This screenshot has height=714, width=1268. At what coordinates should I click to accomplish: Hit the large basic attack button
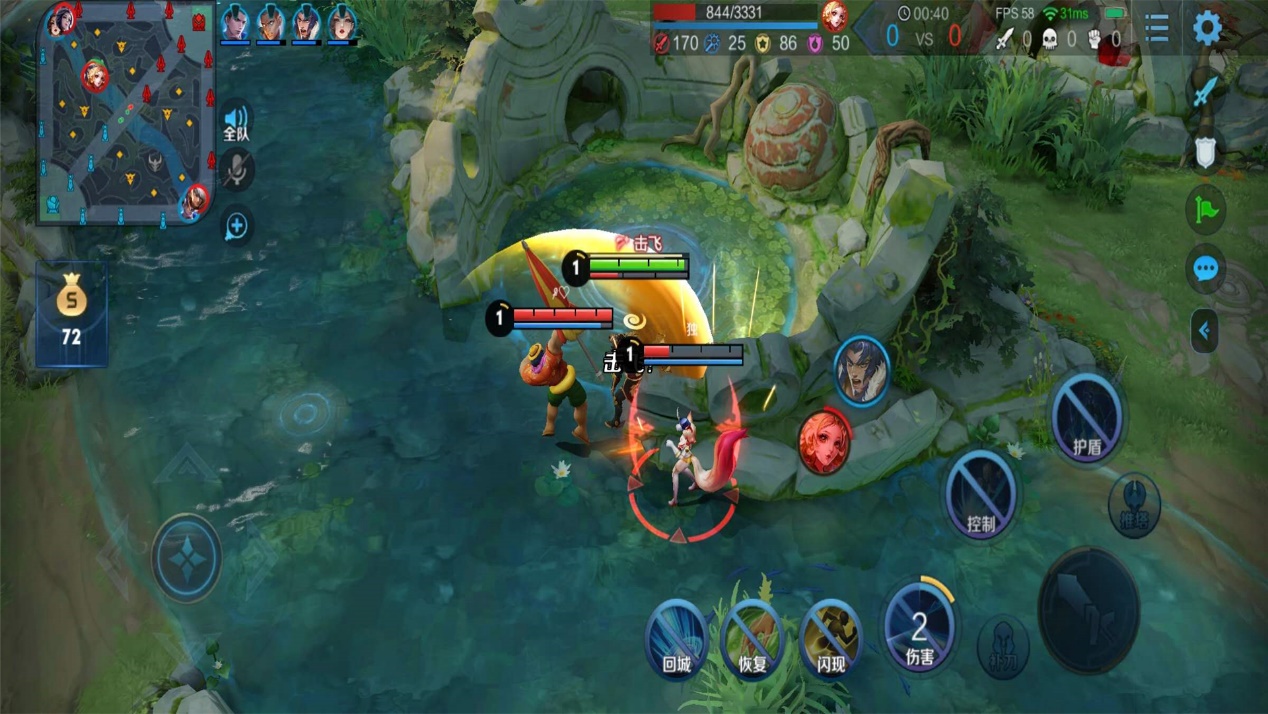point(1089,609)
